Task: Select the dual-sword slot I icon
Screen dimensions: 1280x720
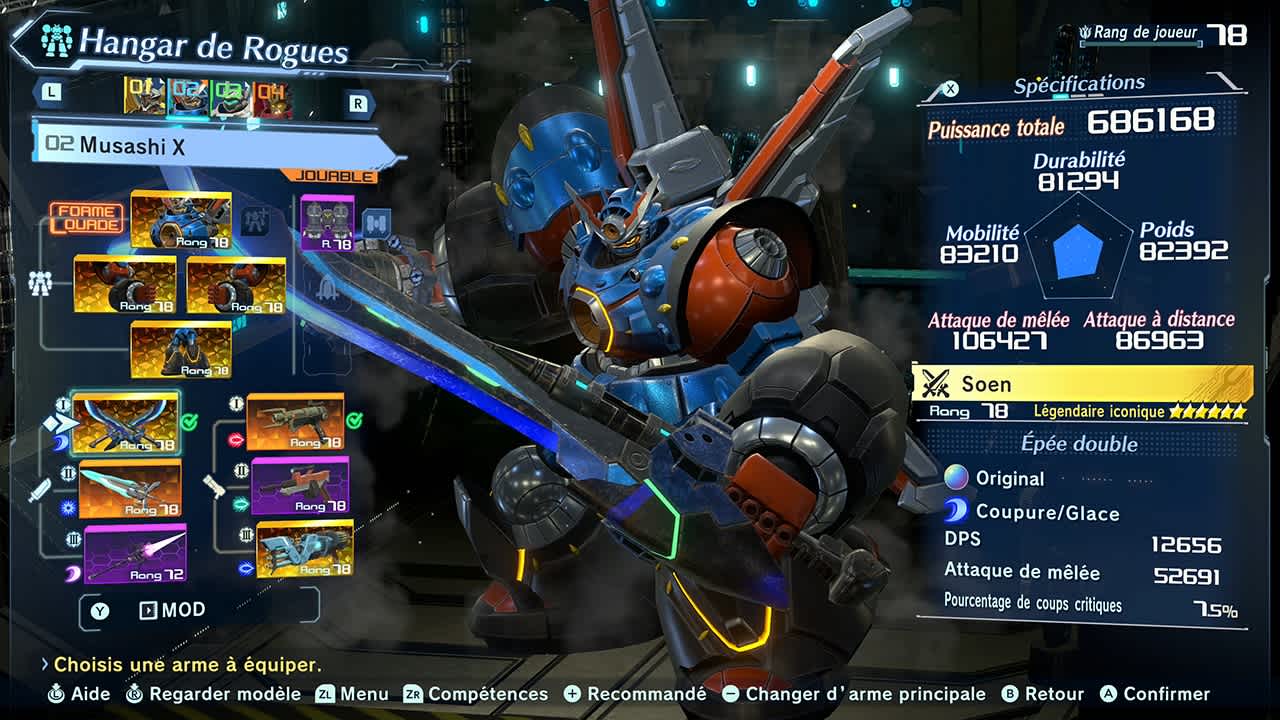Action: 61,406
